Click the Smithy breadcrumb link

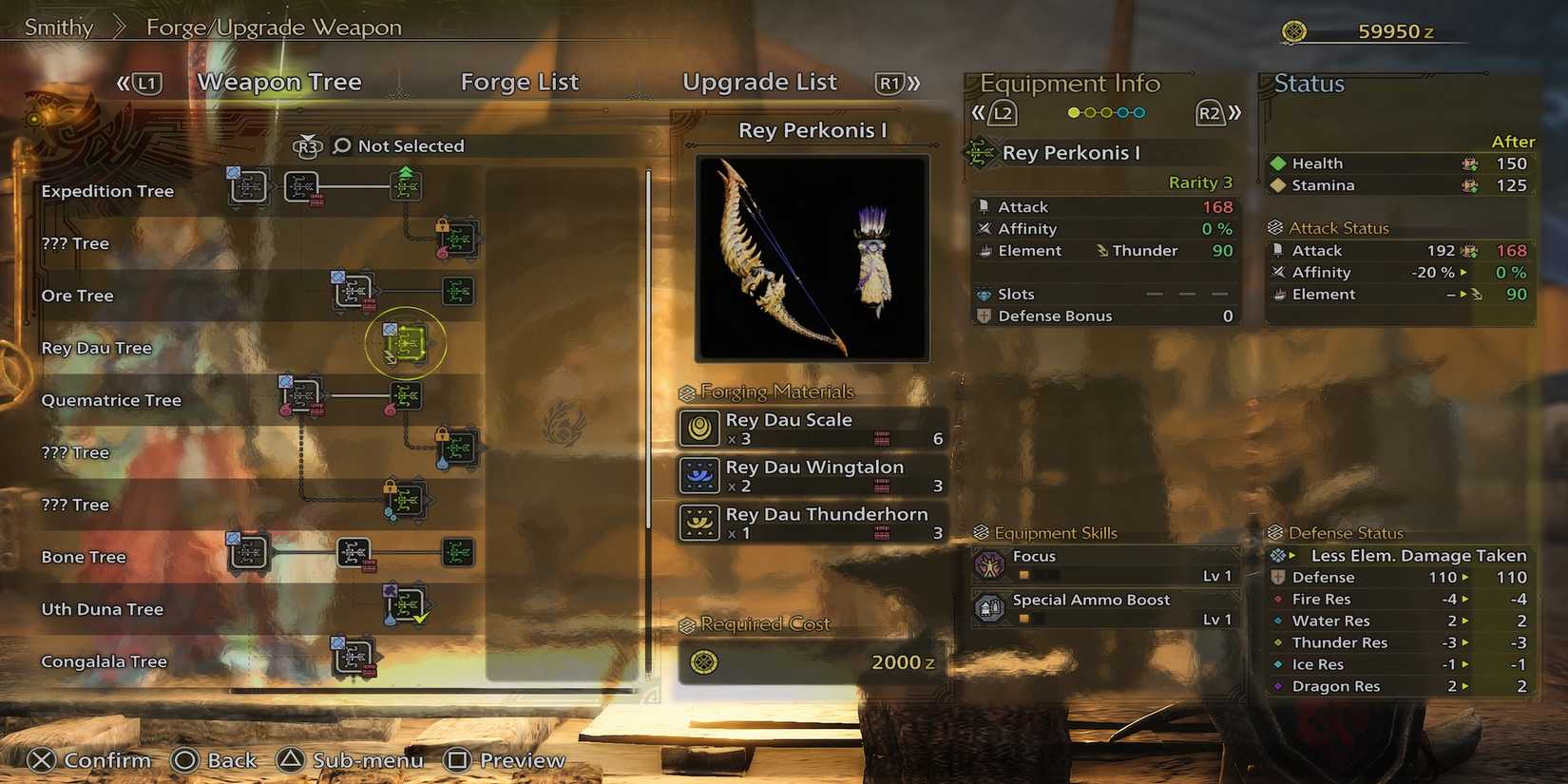[x=59, y=28]
